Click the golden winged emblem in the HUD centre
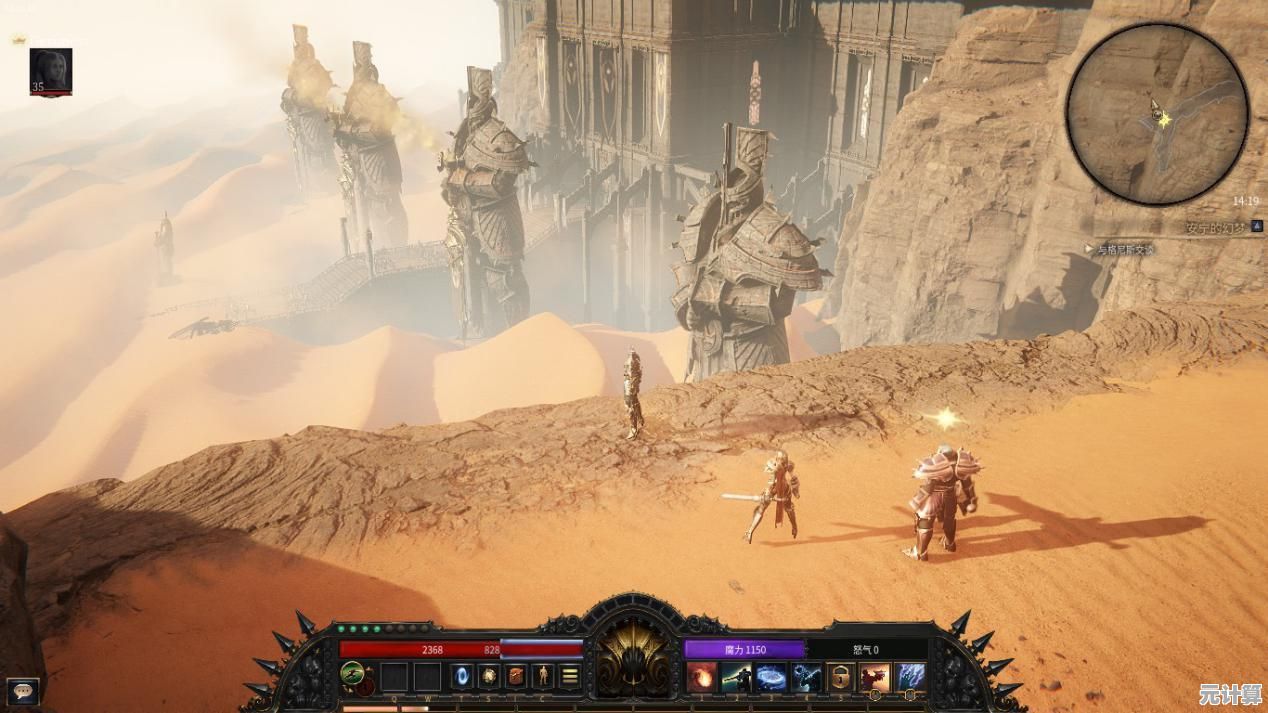Screen dimensions: 1268x713 [x=632, y=658]
